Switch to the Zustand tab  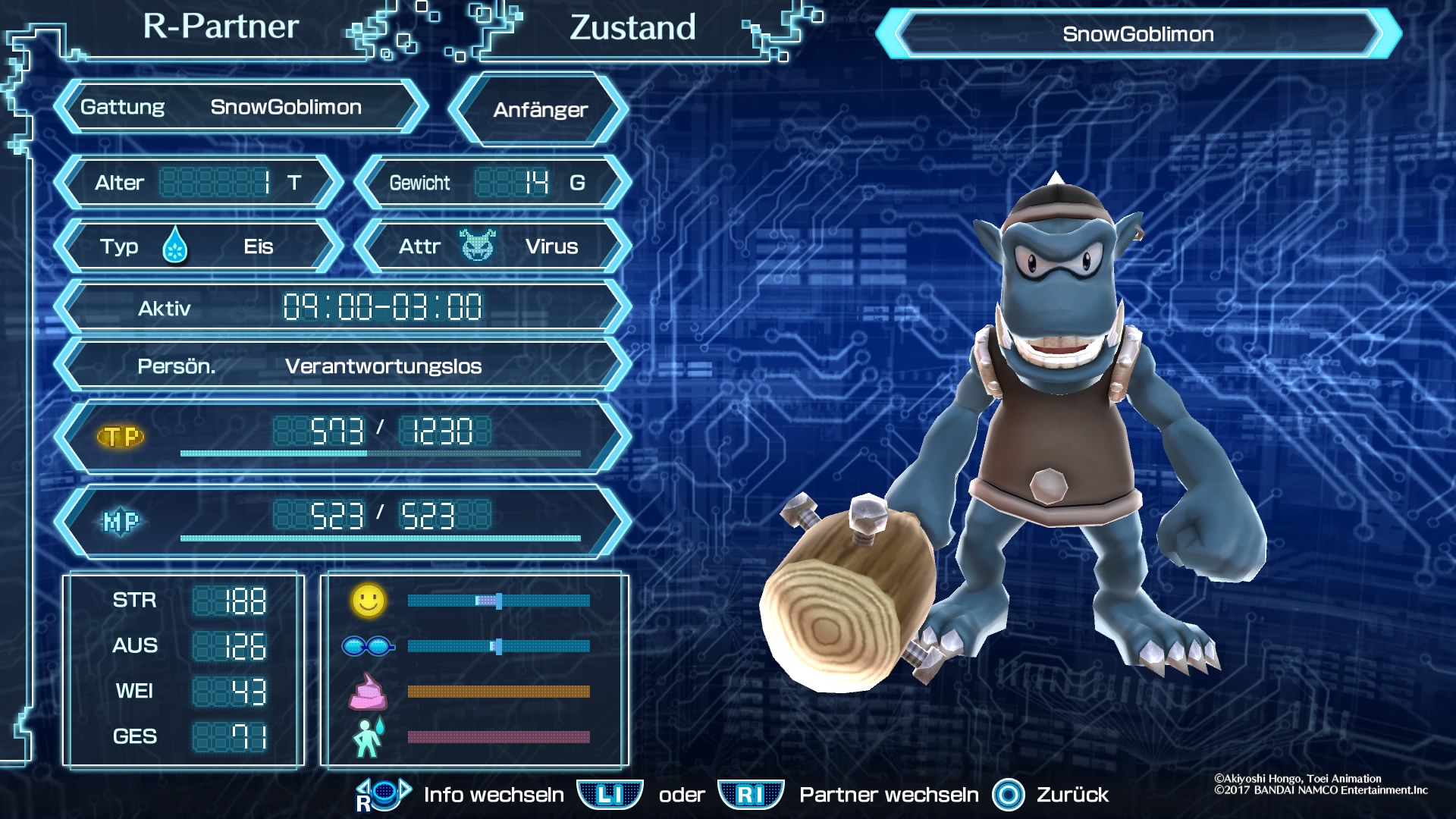[632, 28]
